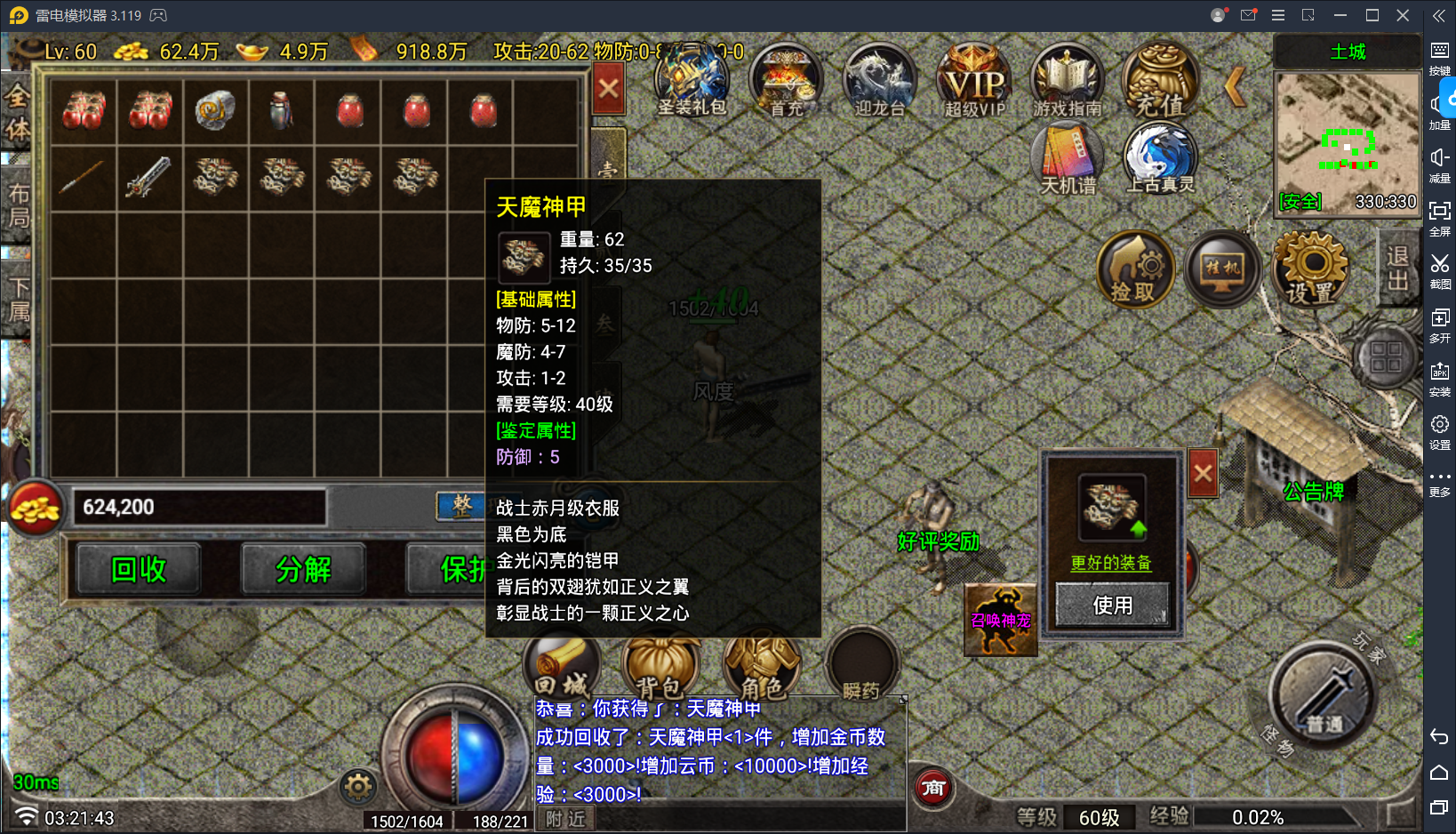1456x834 pixels.
Task: Expand the emulator sidebar with 更多
Action: click(1439, 484)
